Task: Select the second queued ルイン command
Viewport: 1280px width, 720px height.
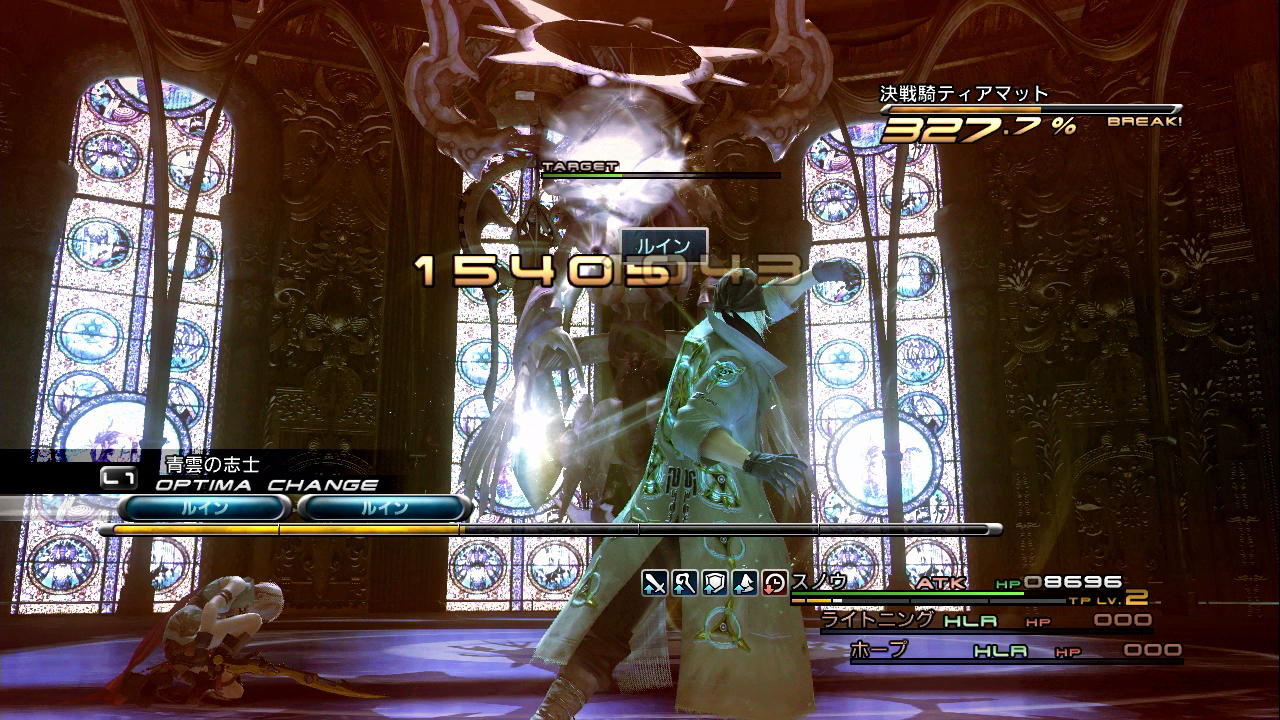Action: (385, 508)
